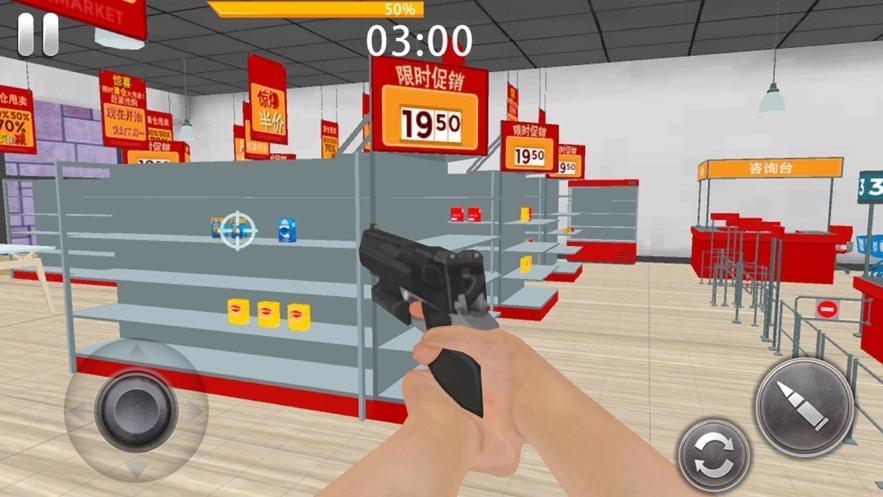Pause the game with the pause button
The width and height of the screenshot is (883, 497).
point(38,35)
